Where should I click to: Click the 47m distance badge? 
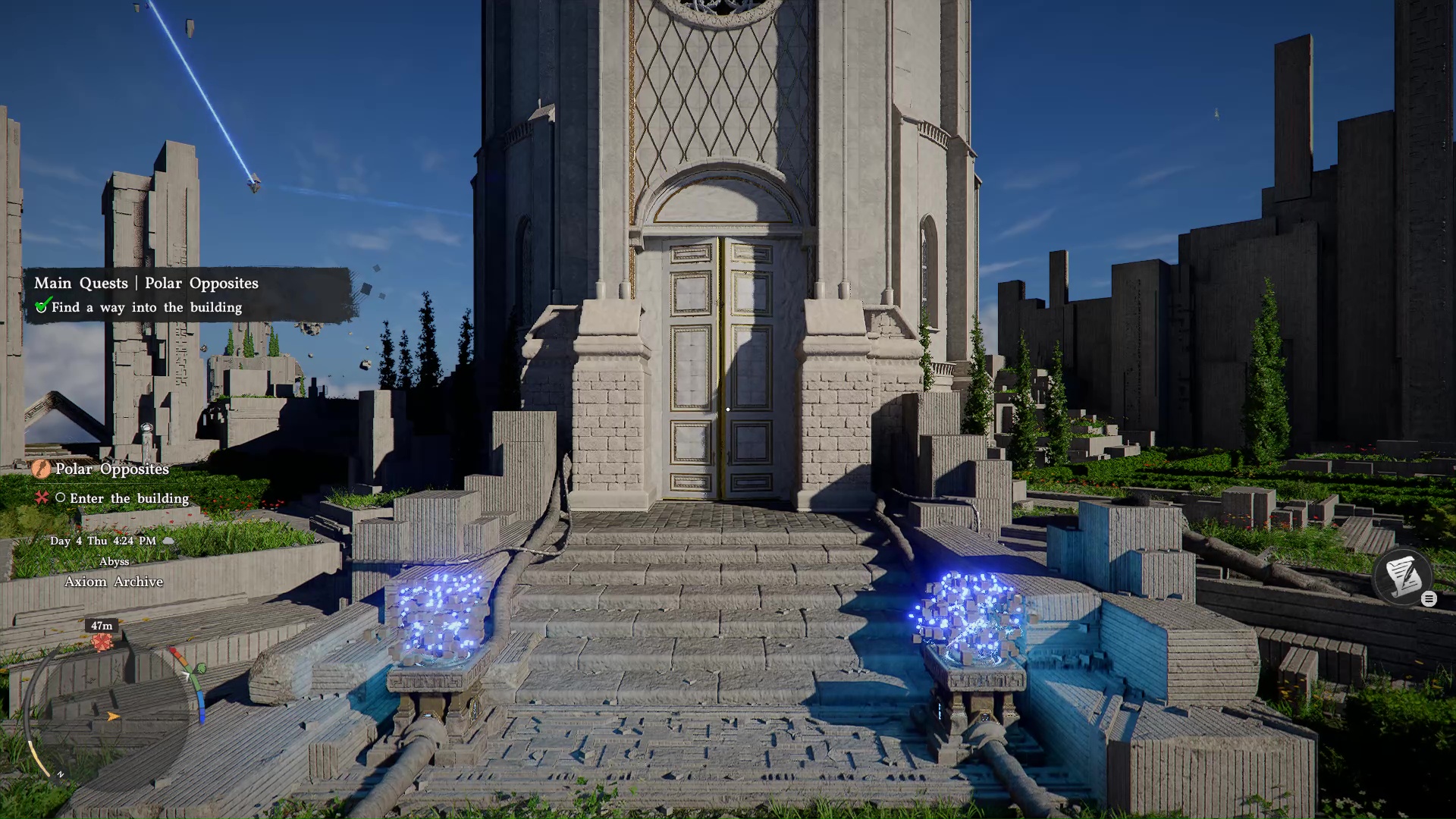[100, 625]
